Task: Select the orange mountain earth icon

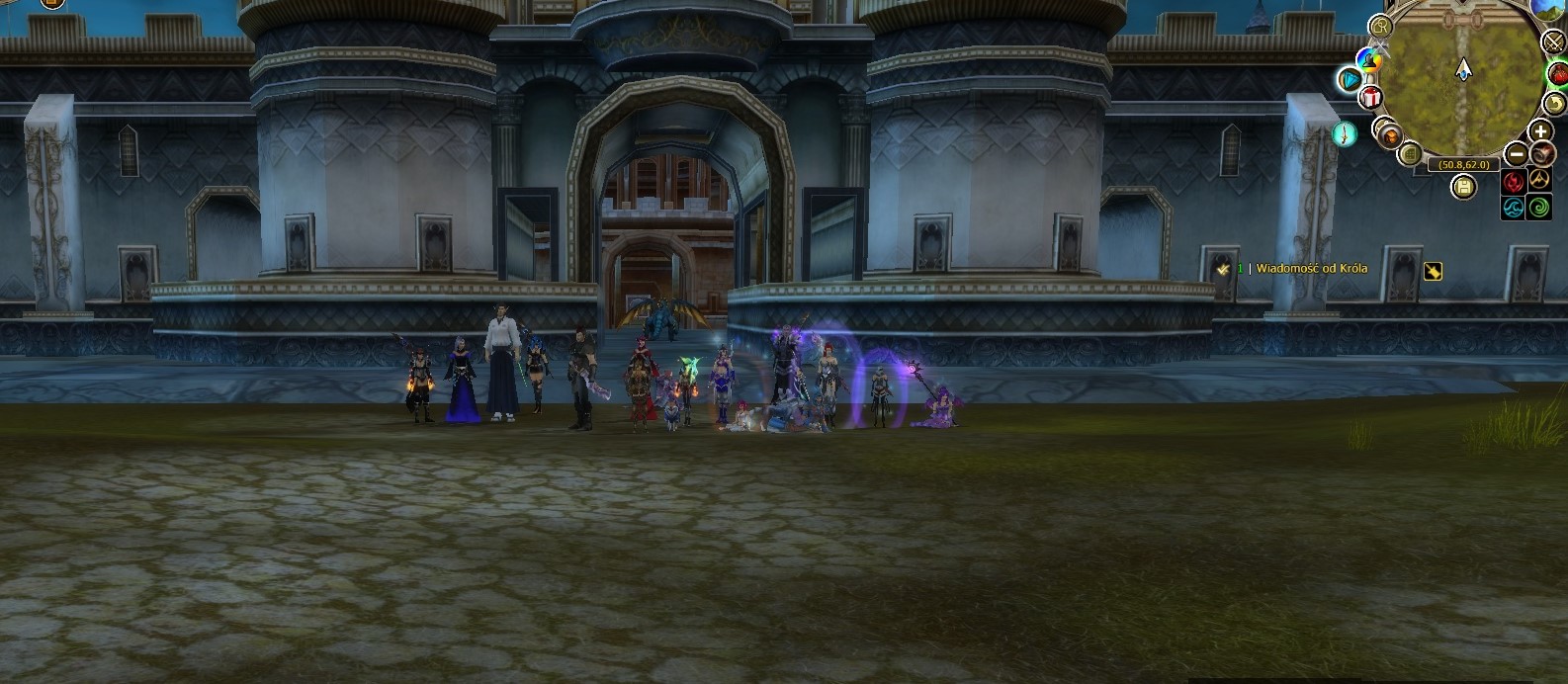Action: coord(1539,181)
